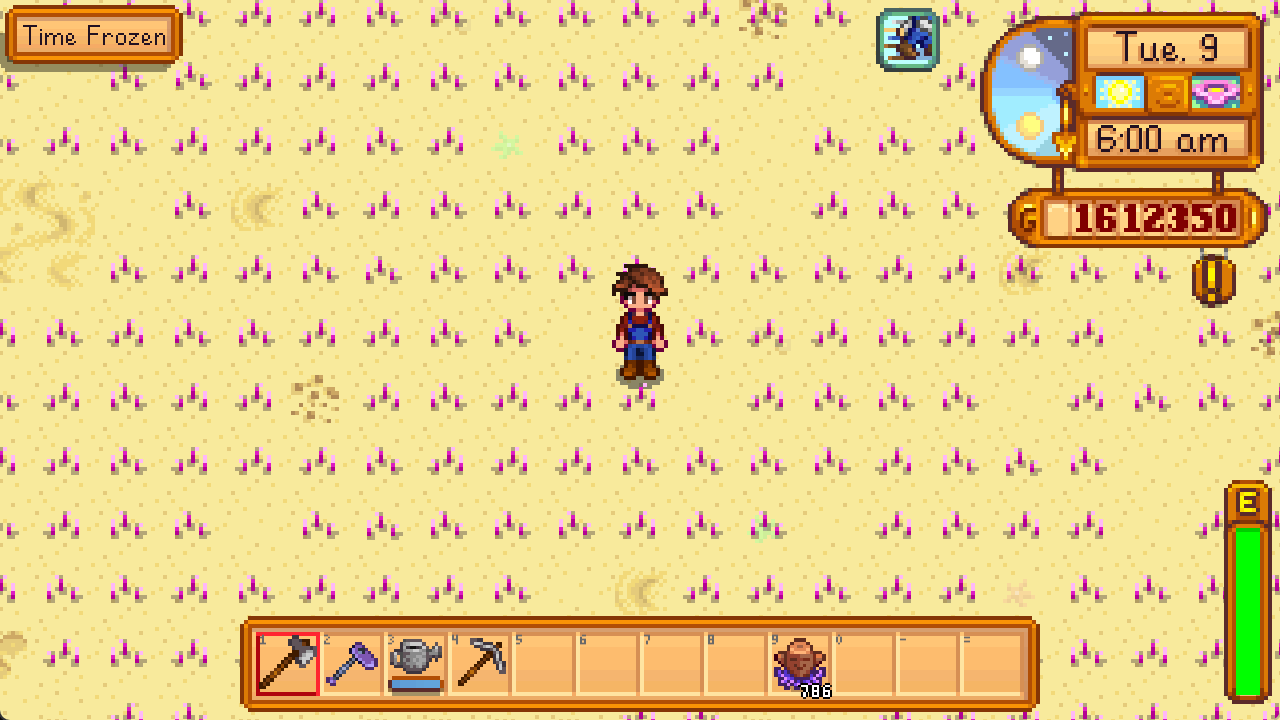This screenshot has width=1280, height=720.
Task: Click the 1612350 gold counter
Action: point(1150,217)
